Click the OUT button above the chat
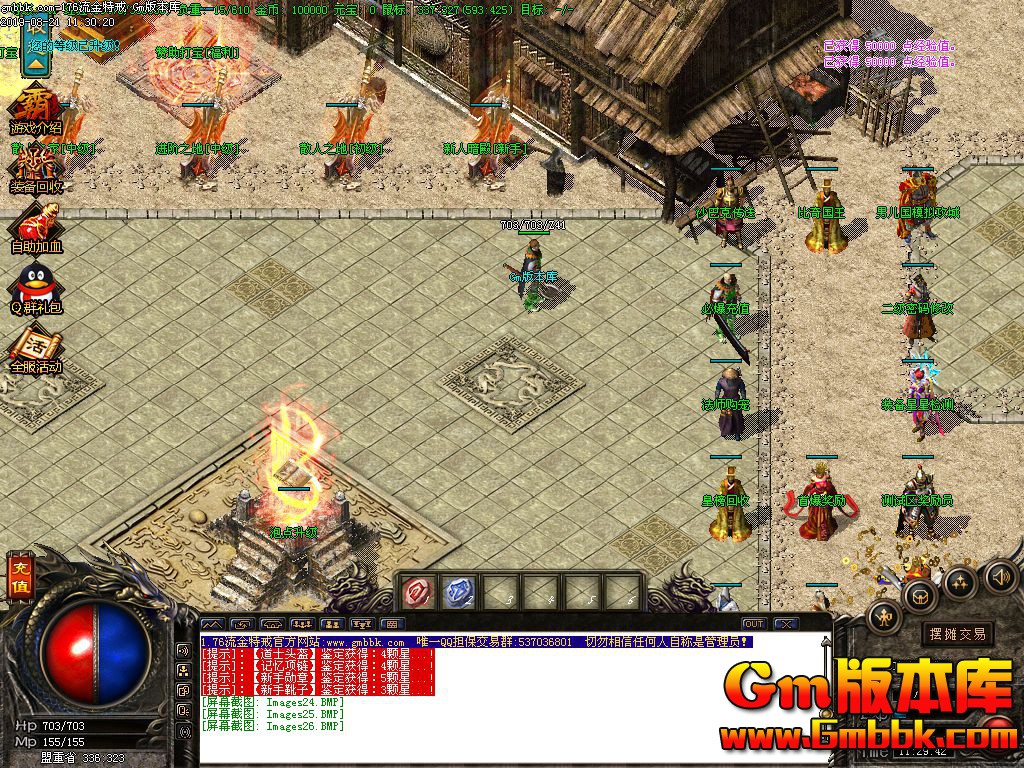The height and width of the screenshot is (768, 1024). [754, 624]
